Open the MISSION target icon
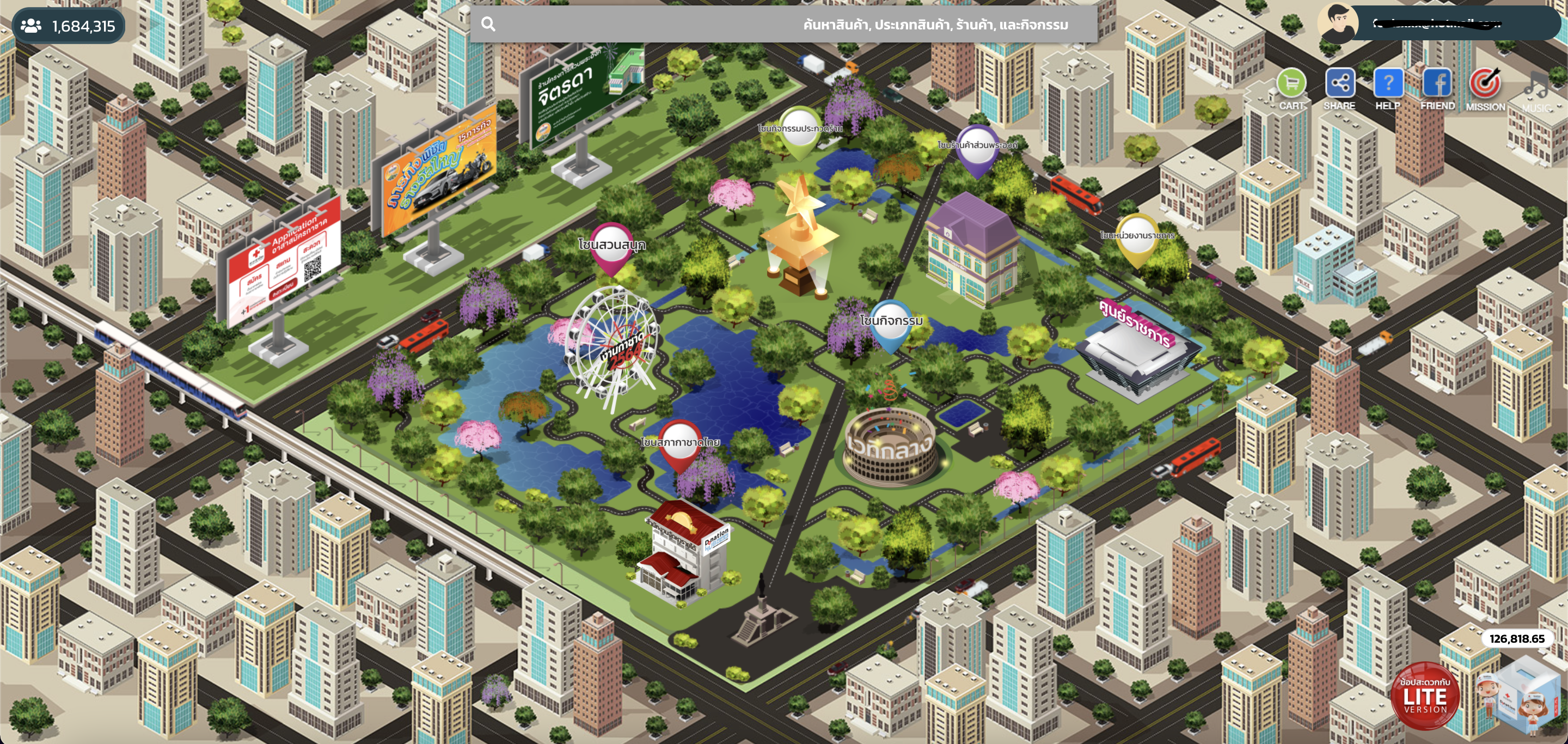Viewport: 1568px width, 744px height. point(1485,84)
